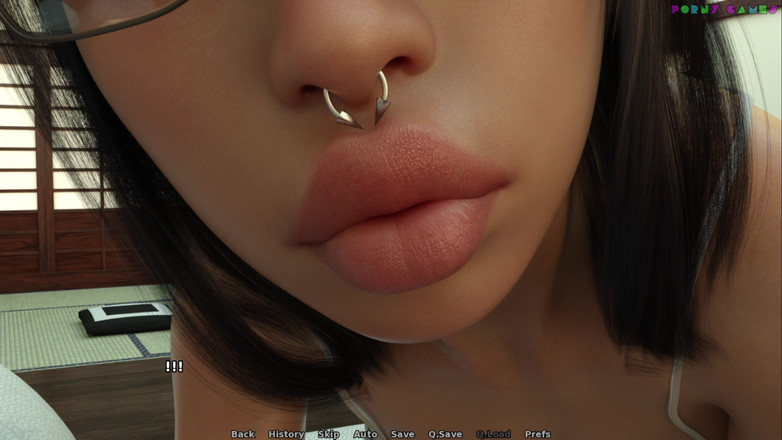Toggle Auto-advance mode
Viewport: 782px width, 440px height.
pos(365,434)
